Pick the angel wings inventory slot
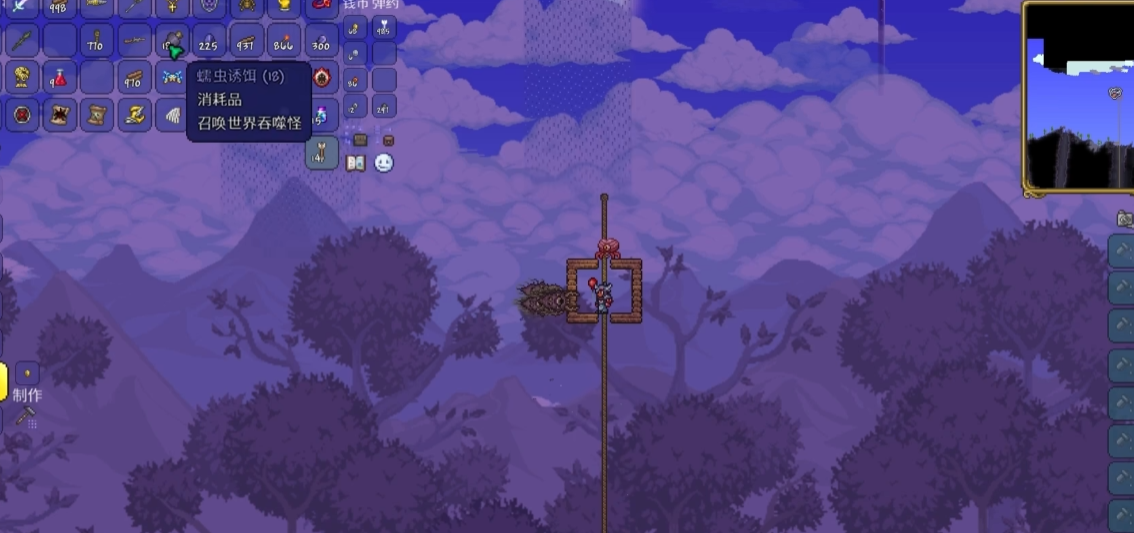1134x533 pixels. (x=172, y=114)
